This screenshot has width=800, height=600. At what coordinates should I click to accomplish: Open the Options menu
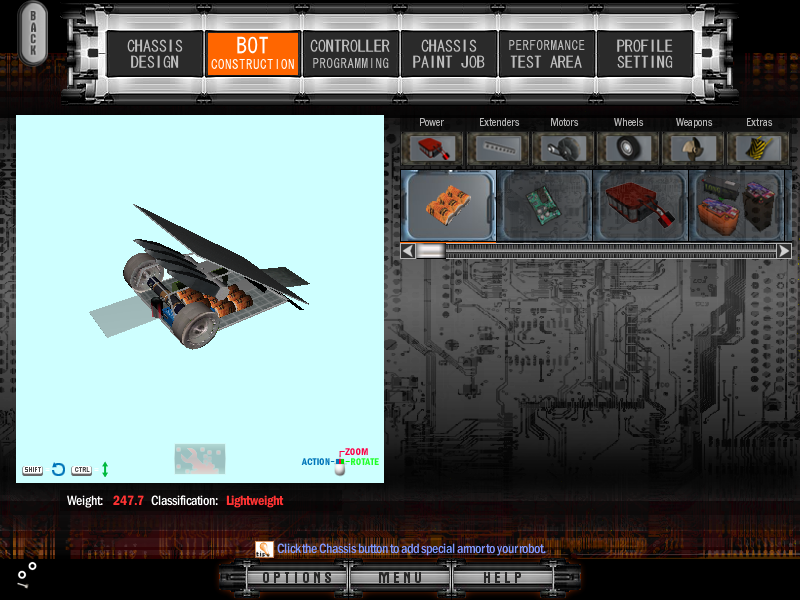coord(297,578)
